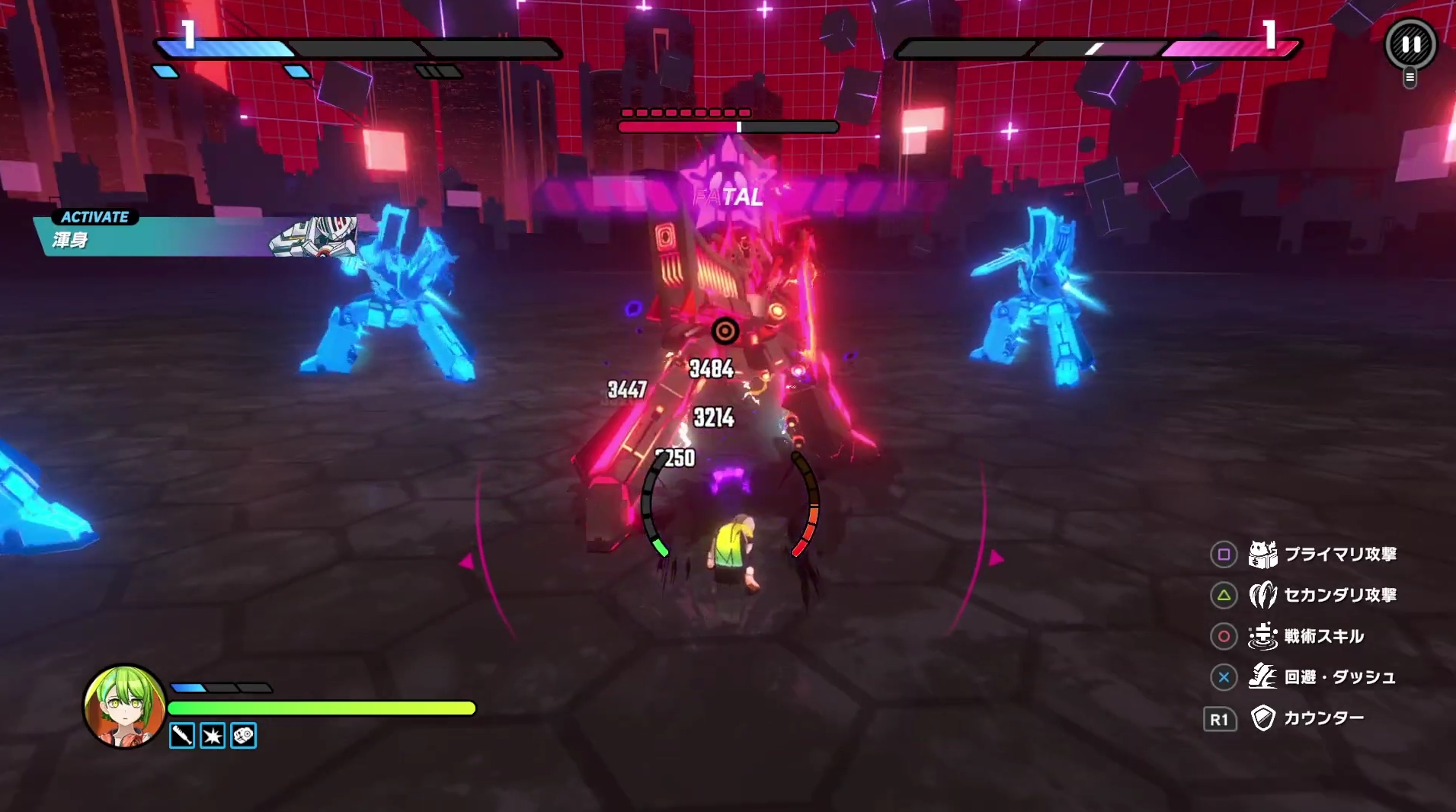Activate the 戦術スキル tactical skill icon
Screen dimensions: 1456x812
tap(1262, 636)
